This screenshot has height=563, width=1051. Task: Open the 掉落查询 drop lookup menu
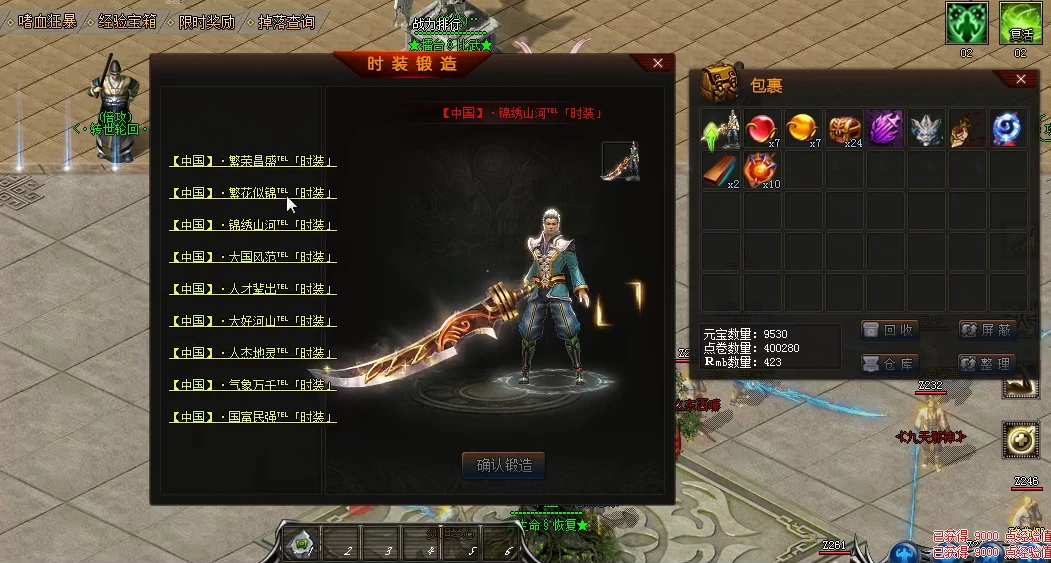(x=286, y=21)
